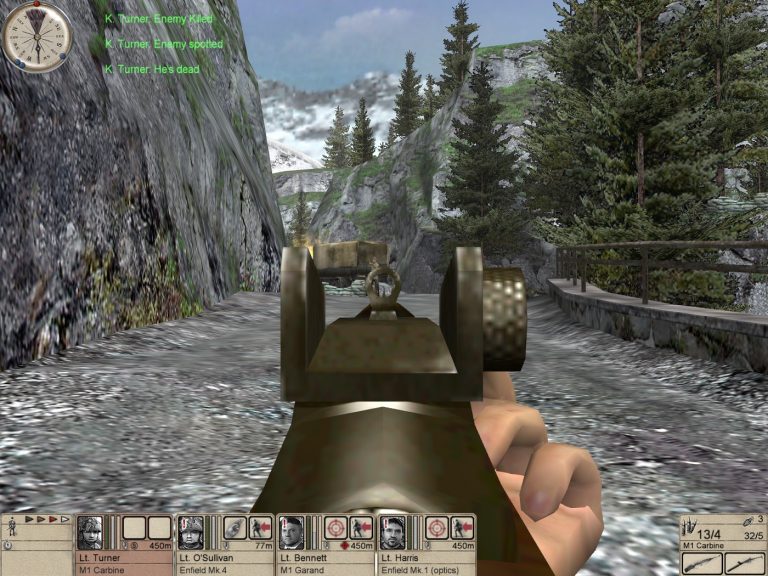Select Lt. Turner's squad portrait
The width and height of the screenshot is (768, 576).
tap(91, 530)
